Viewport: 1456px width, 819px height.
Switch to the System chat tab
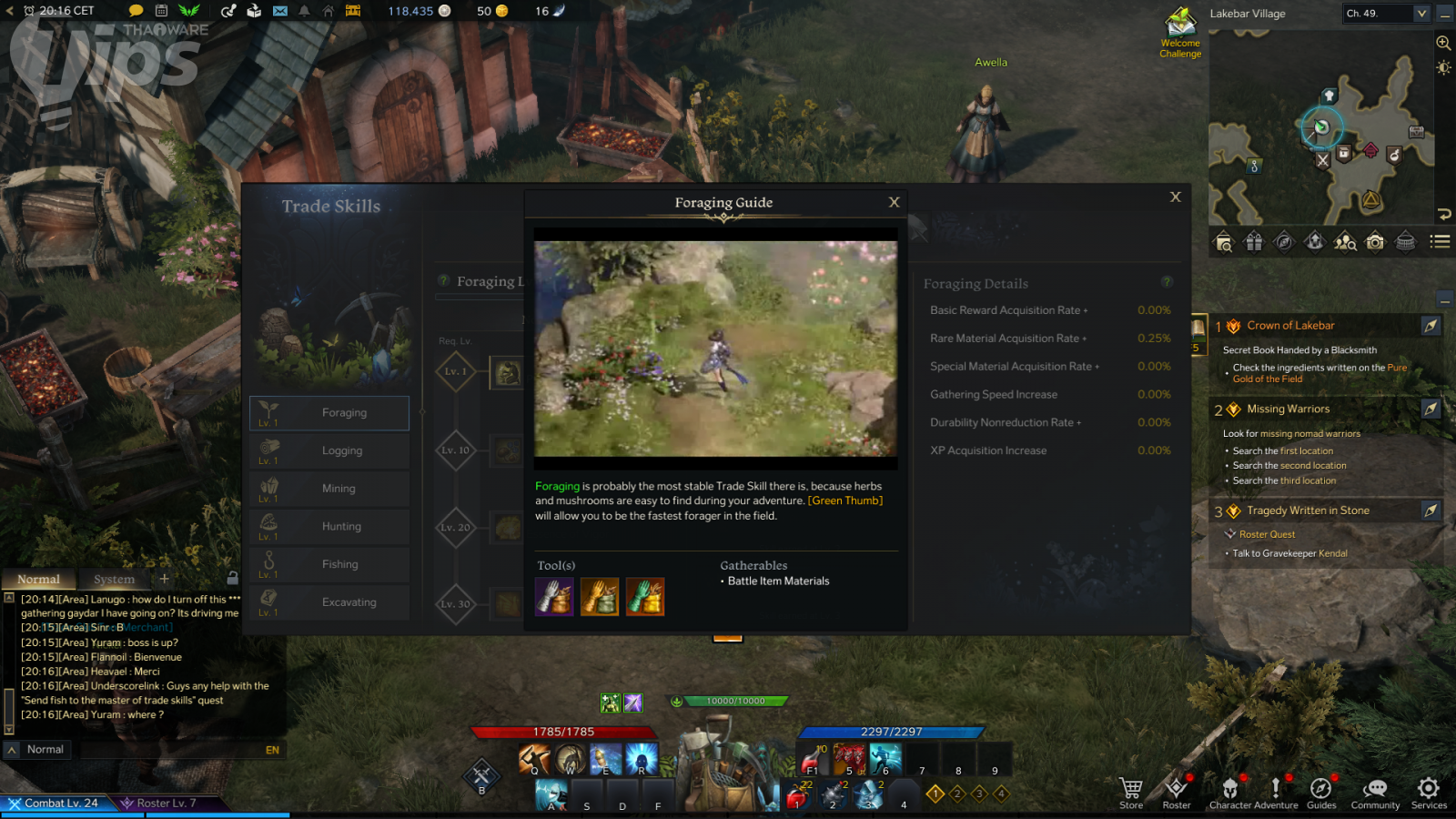[114, 579]
